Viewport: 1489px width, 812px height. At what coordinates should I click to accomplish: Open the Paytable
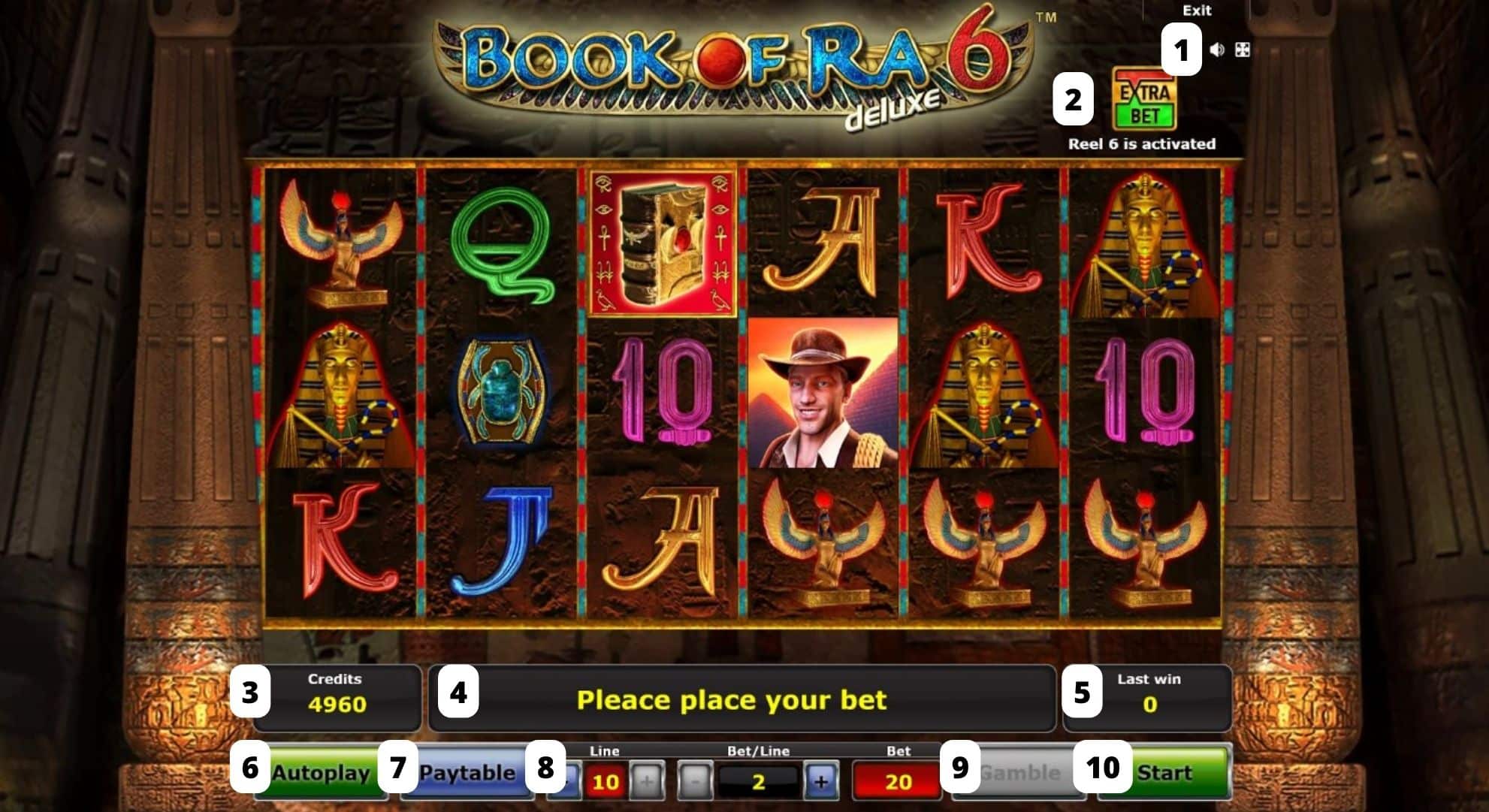click(470, 772)
